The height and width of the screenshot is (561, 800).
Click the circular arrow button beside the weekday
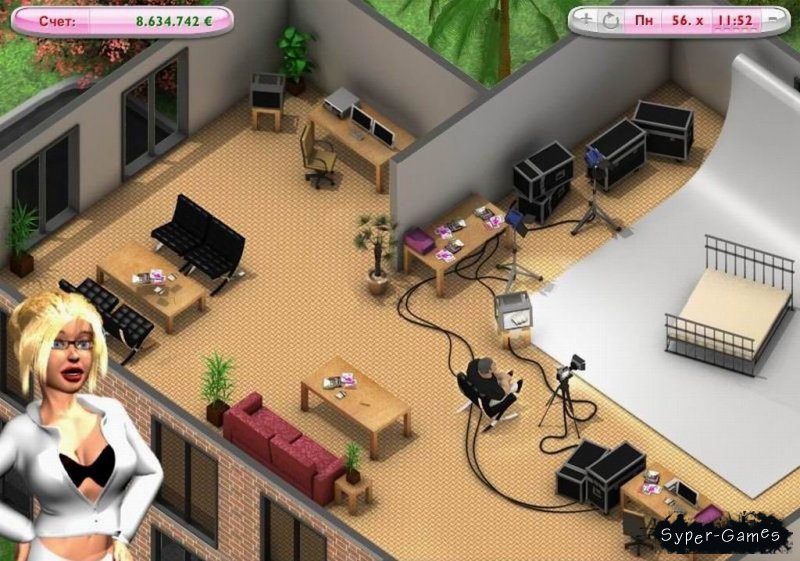pos(610,19)
